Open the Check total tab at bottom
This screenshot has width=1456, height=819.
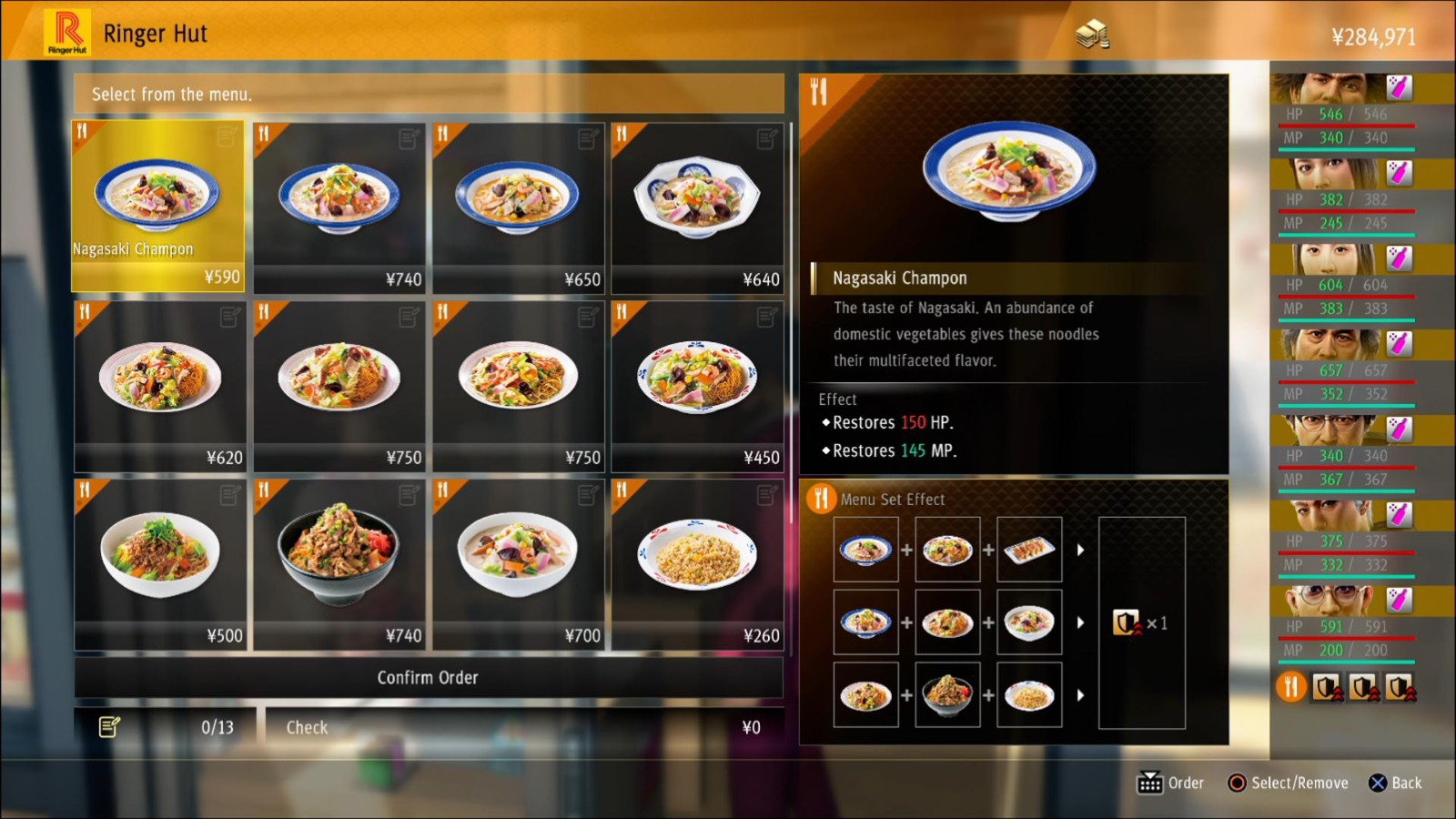click(306, 726)
